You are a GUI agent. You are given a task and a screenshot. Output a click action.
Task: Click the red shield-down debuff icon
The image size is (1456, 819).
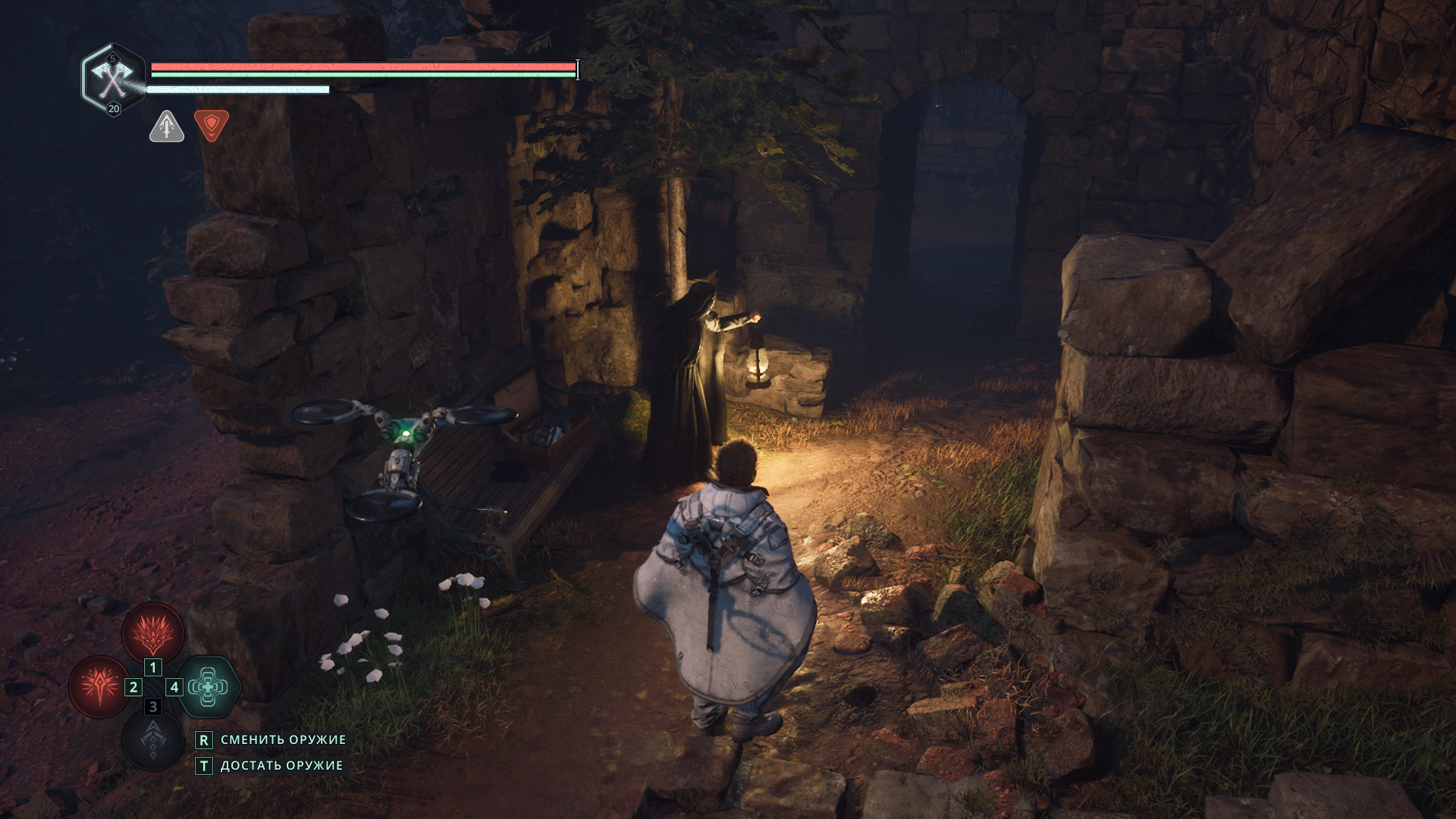point(212,126)
